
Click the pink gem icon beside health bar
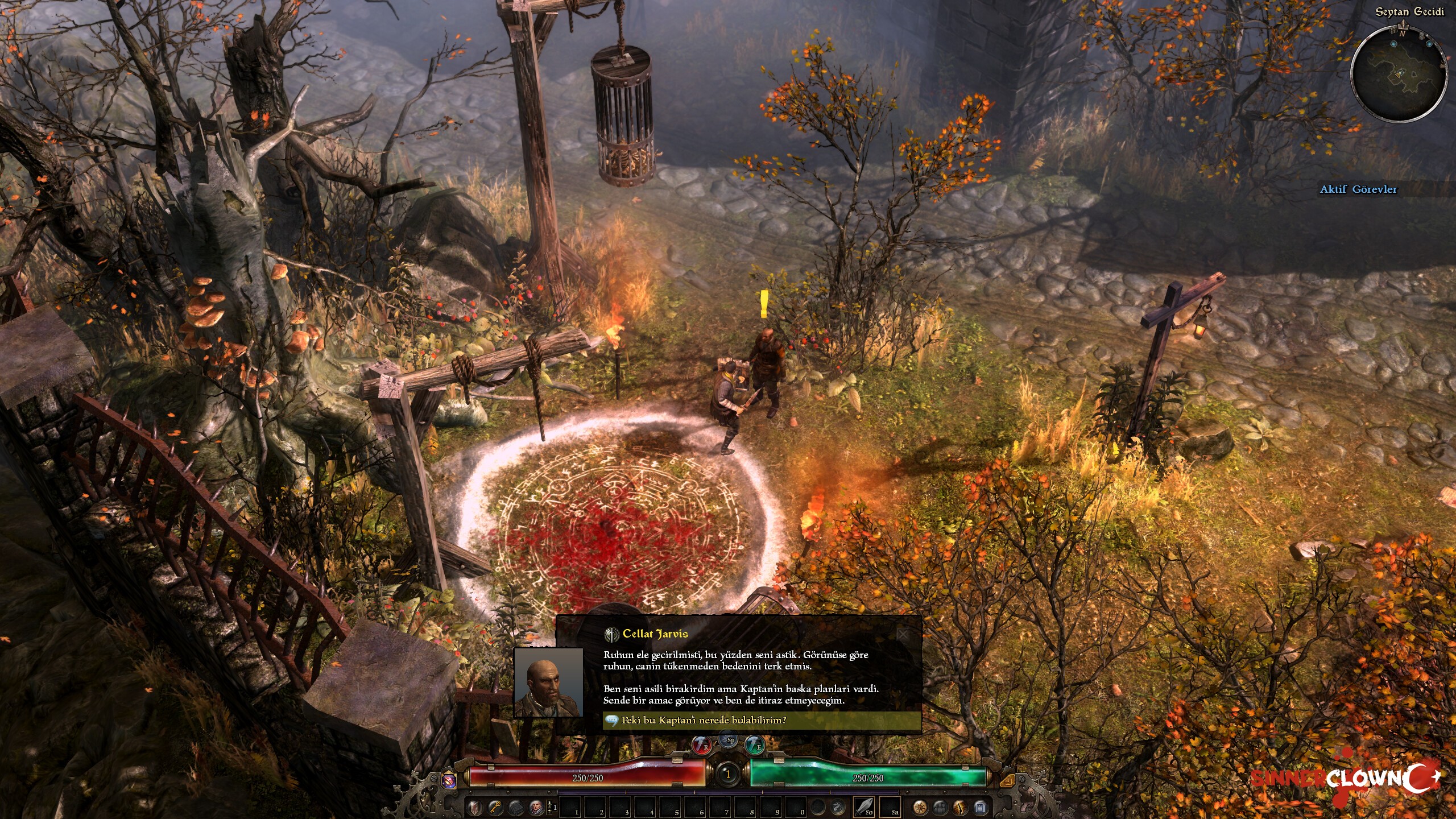click(449, 780)
